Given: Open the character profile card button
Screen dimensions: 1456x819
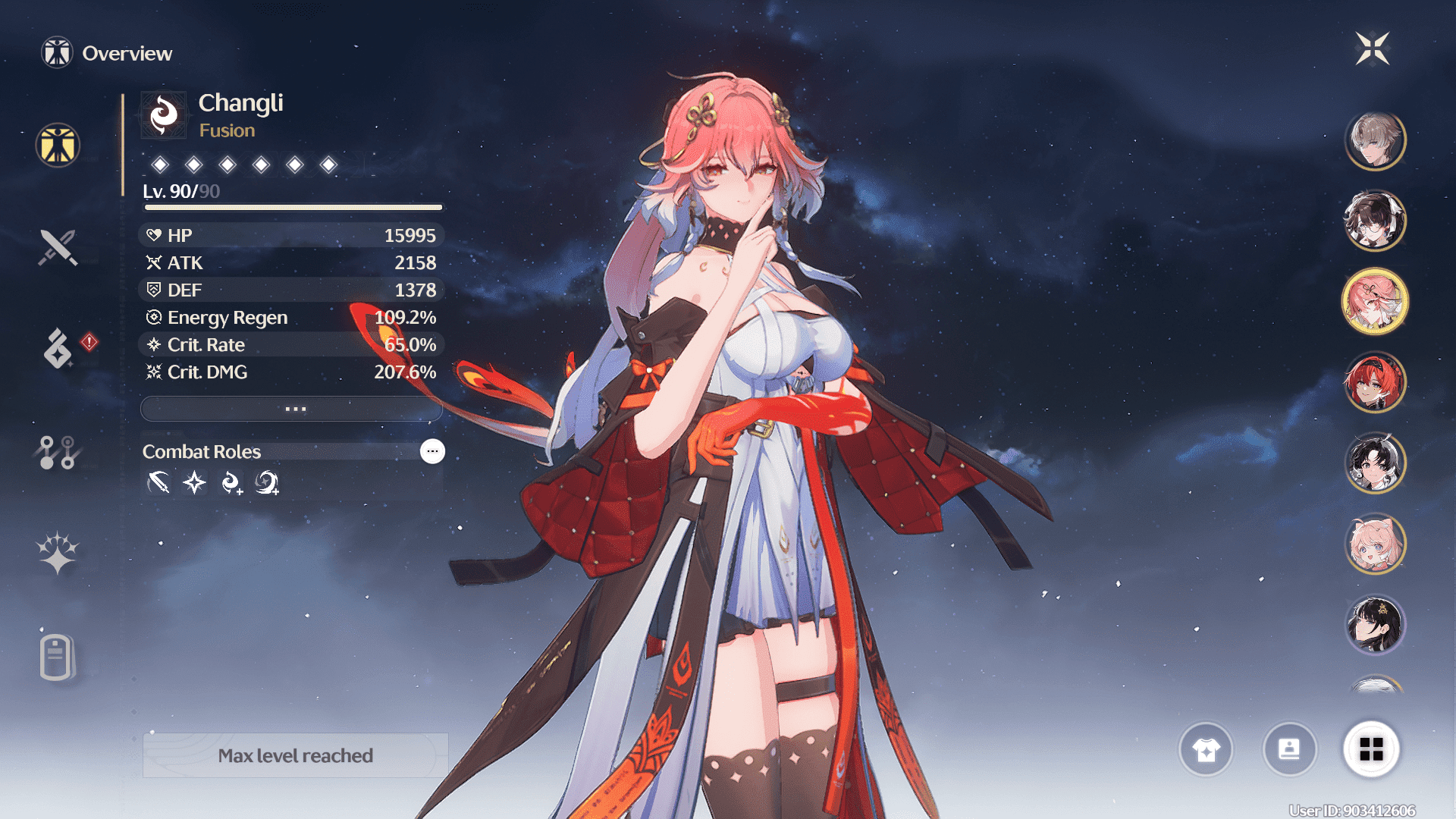Looking at the screenshot, I should (x=1289, y=749).
